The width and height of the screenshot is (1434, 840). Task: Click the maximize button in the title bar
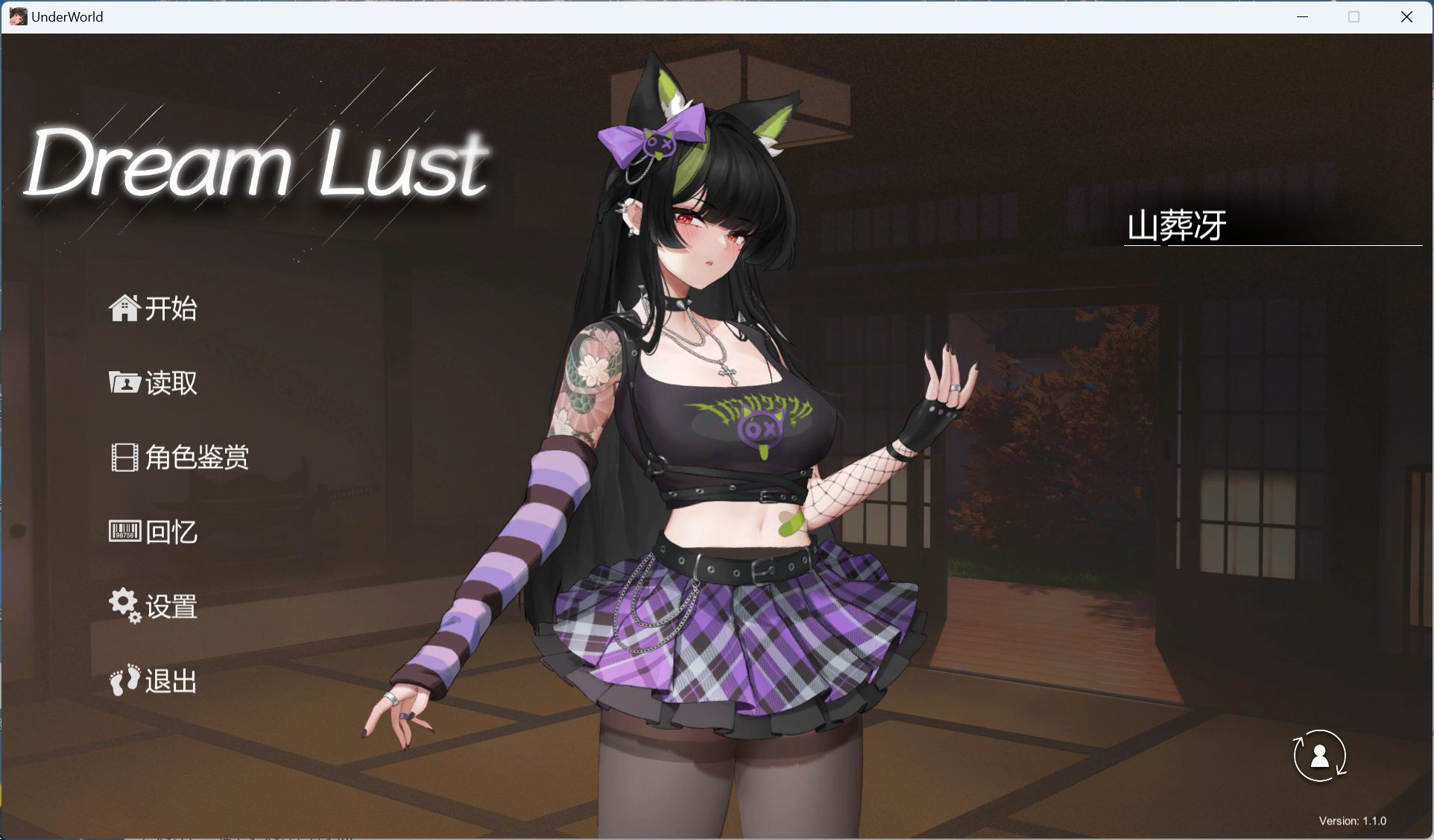tap(1354, 16)
